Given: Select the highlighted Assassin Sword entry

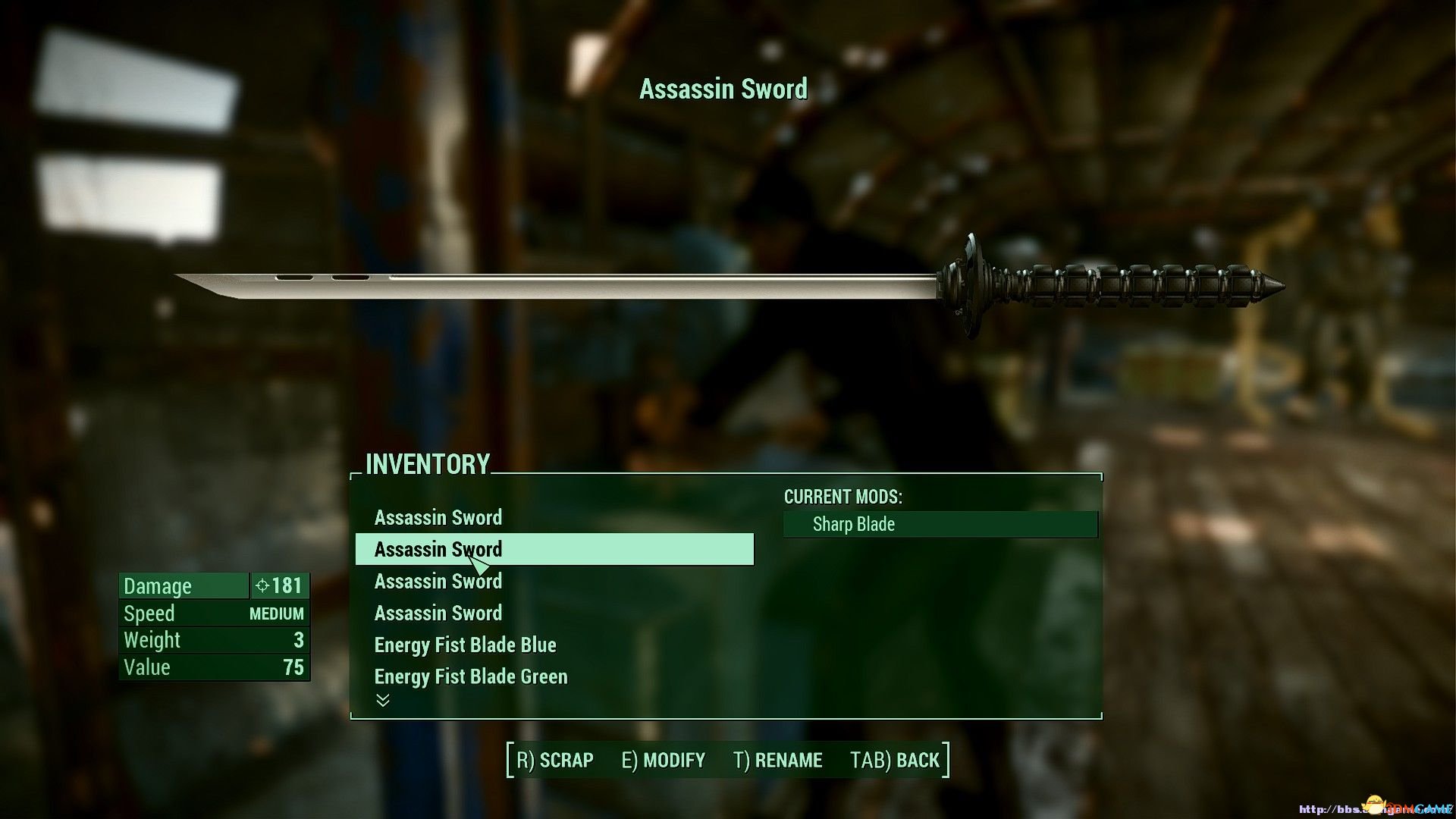Looking at the screenshot, I should pyautogui.click(x=554, y=549).
